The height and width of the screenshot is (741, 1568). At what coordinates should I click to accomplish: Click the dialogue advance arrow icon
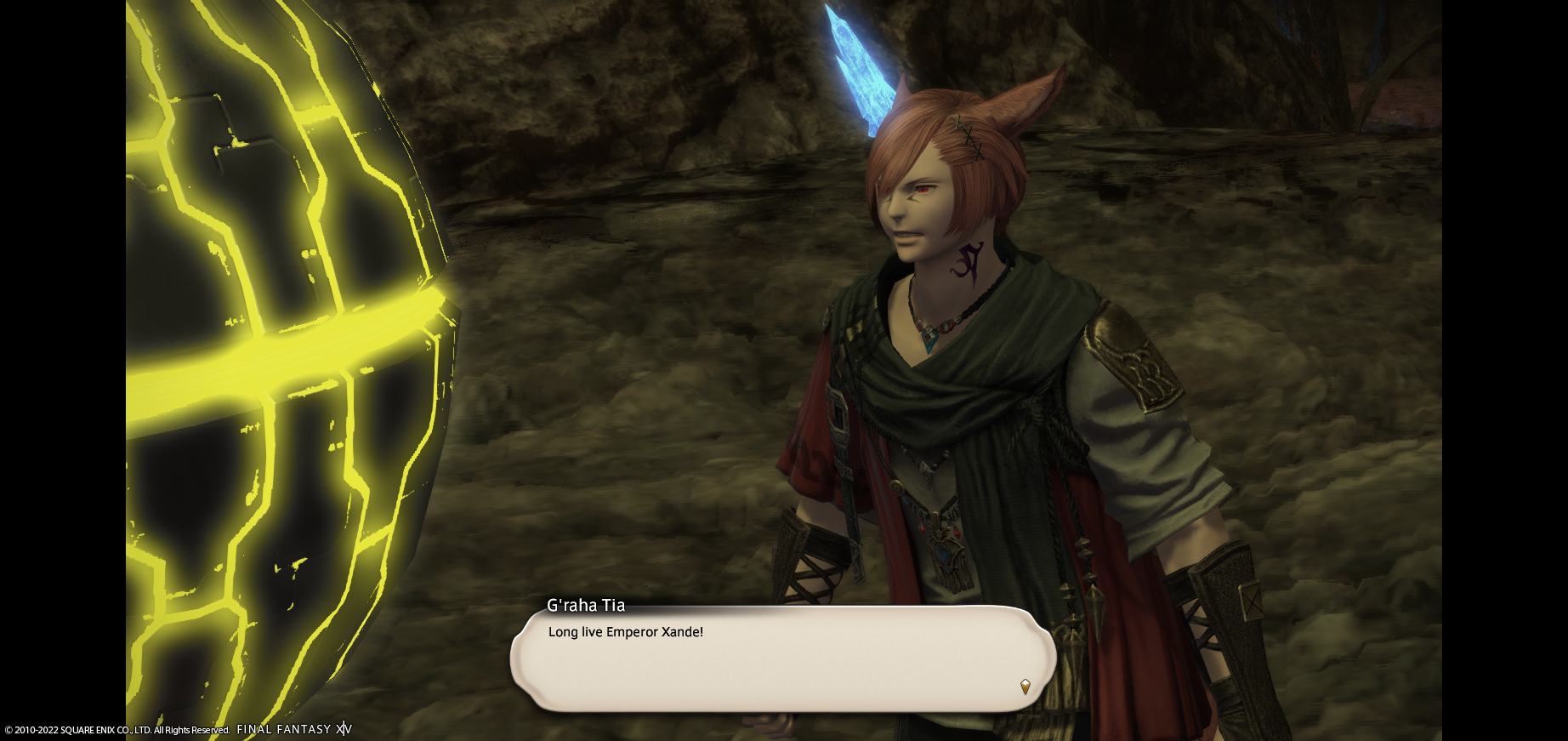point(1025,687)
